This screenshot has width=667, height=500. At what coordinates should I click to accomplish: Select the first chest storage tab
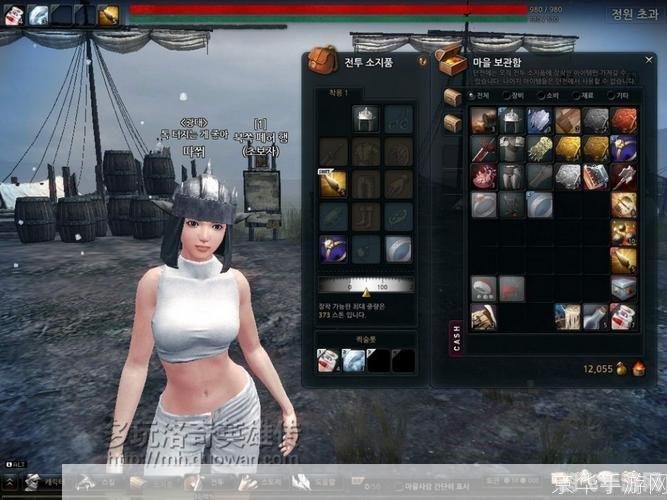452,96
